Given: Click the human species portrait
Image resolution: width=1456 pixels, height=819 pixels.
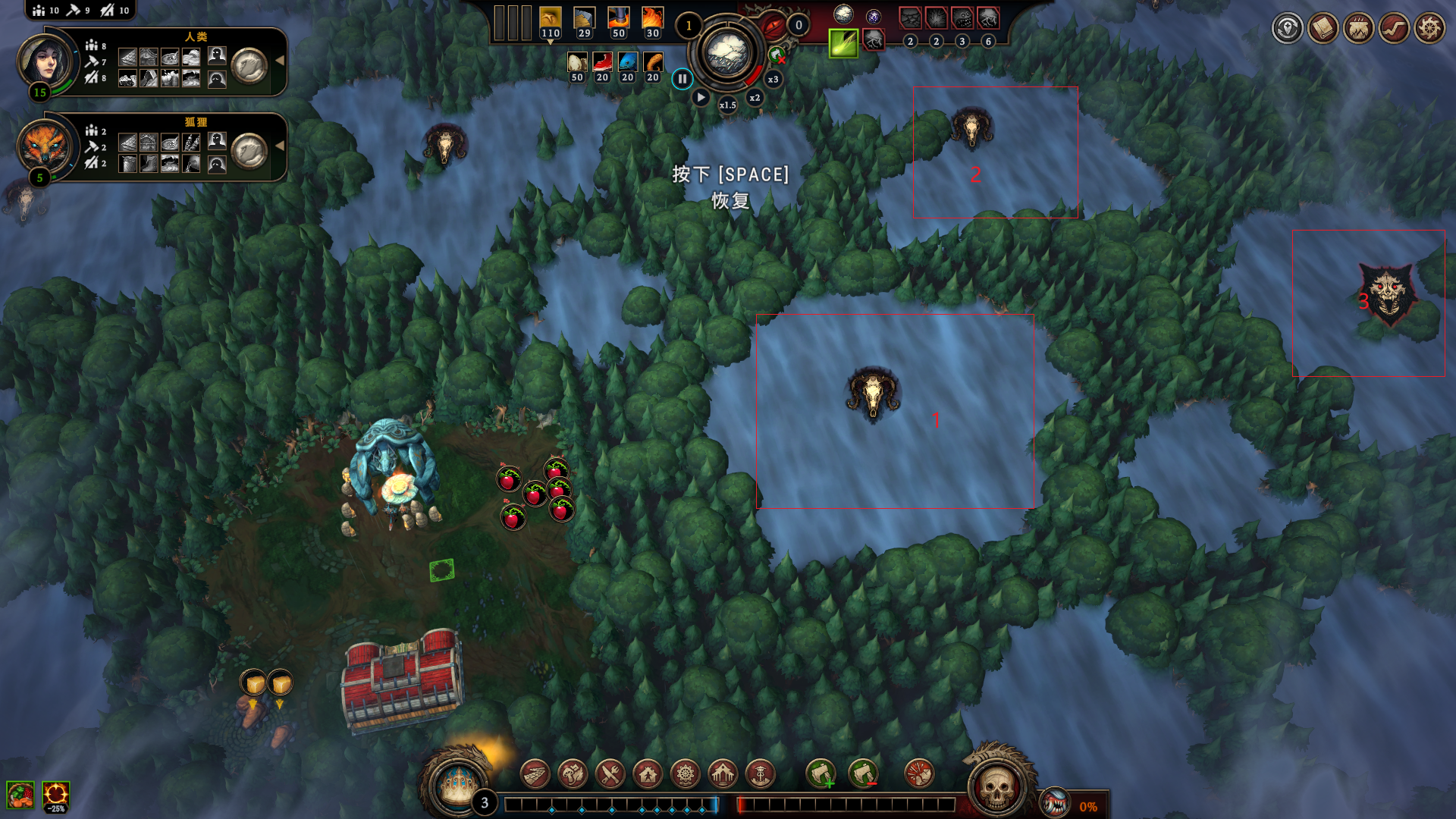Looking at the screenshot, I should (45, 61).
